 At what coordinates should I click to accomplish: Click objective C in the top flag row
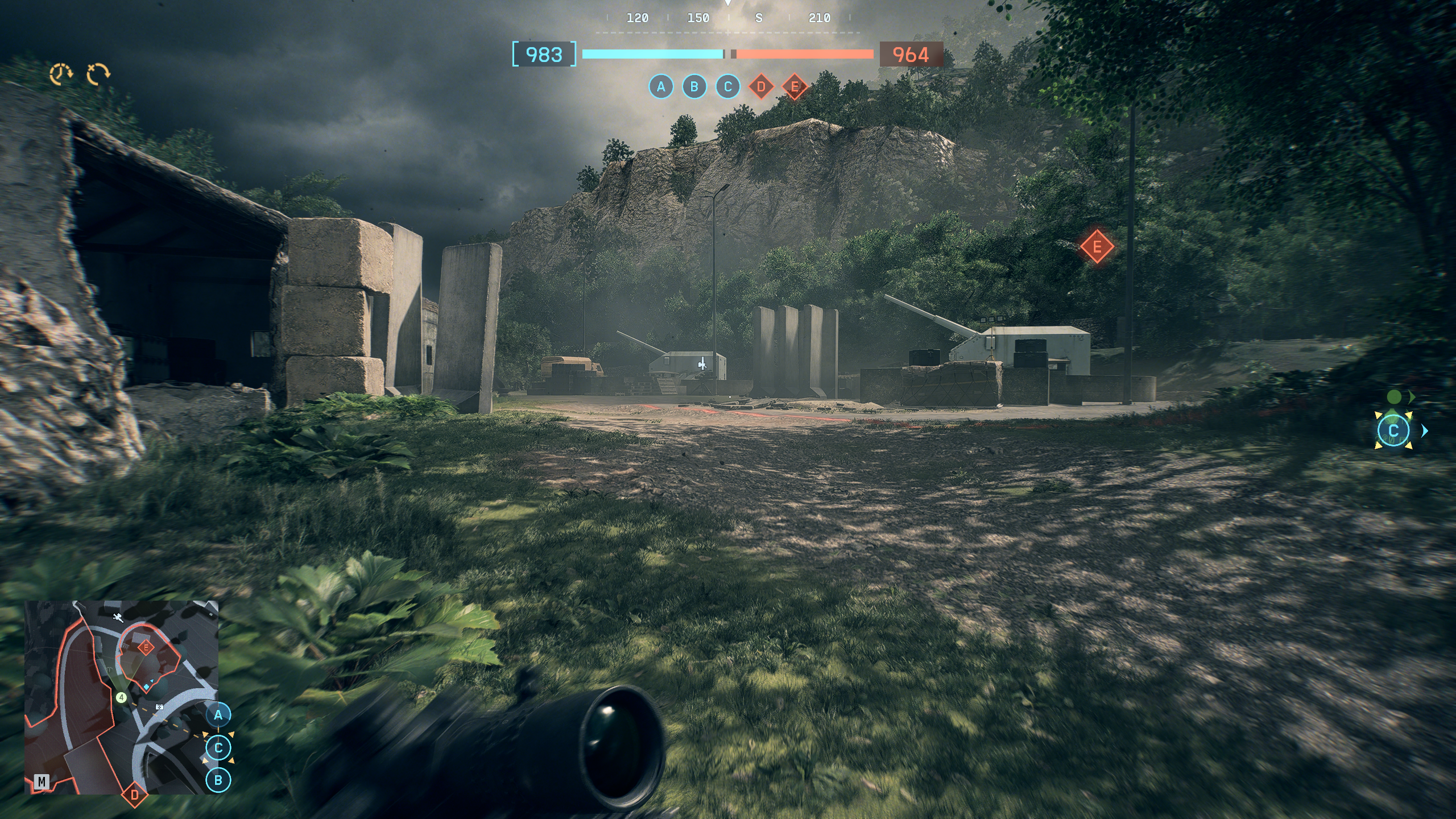pos(727,87)
